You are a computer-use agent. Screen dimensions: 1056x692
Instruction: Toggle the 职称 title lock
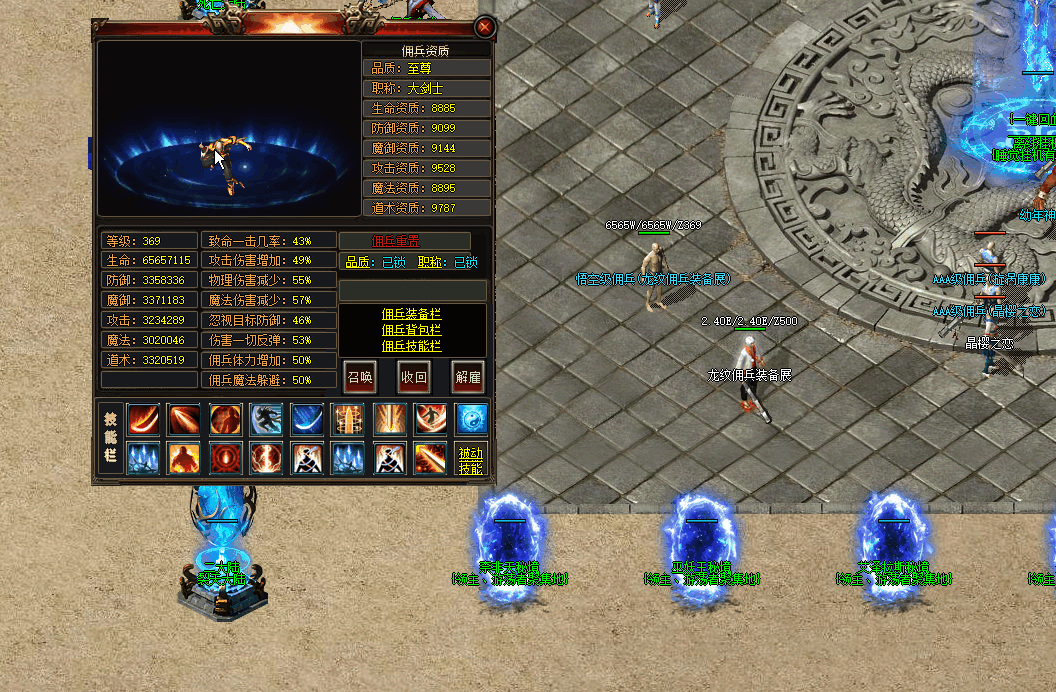point(465,263)
